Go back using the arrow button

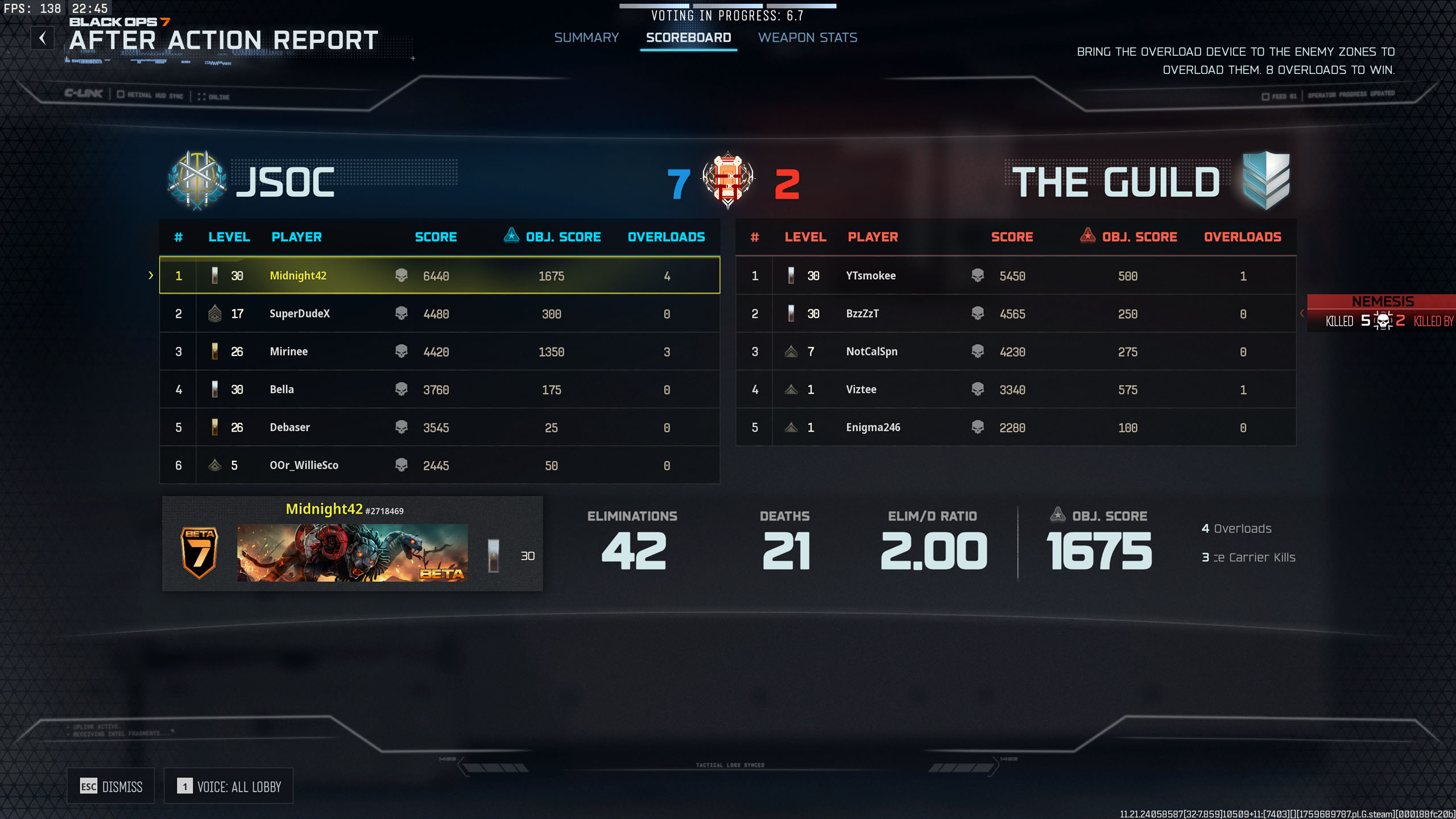pos(43,38)
